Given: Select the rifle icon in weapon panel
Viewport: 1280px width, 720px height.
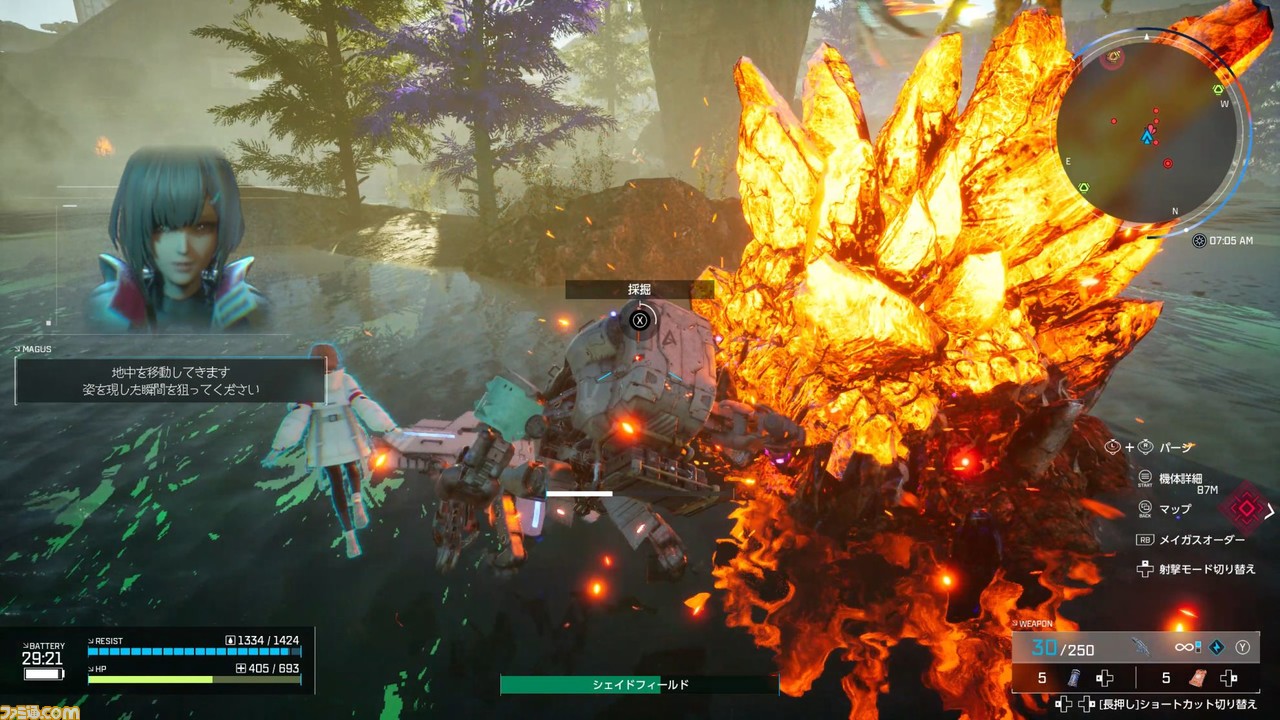Looking at the screenshot, I should (1141, 647).
